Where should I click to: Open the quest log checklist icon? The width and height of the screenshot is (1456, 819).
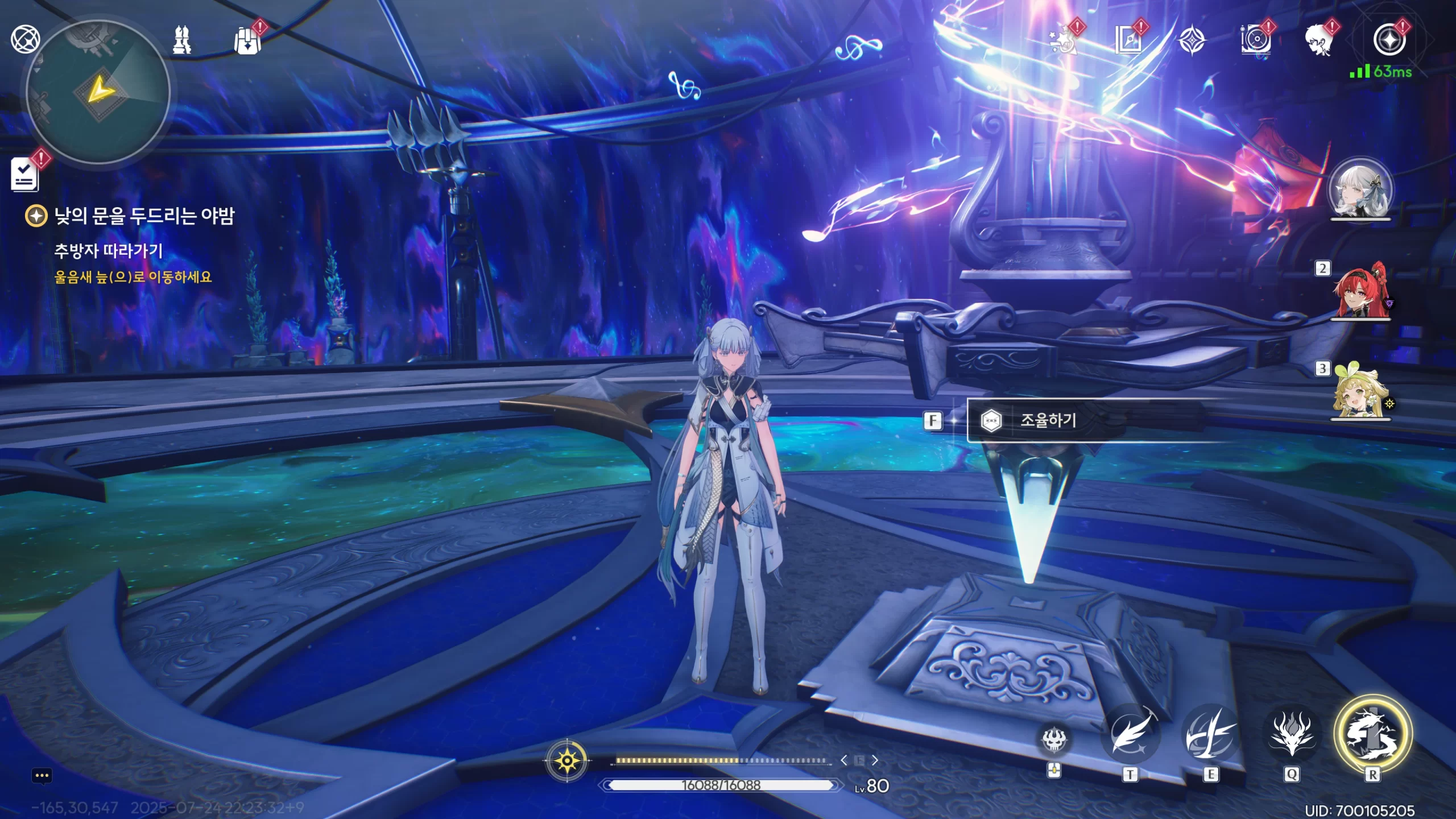(x=24, y=174)
